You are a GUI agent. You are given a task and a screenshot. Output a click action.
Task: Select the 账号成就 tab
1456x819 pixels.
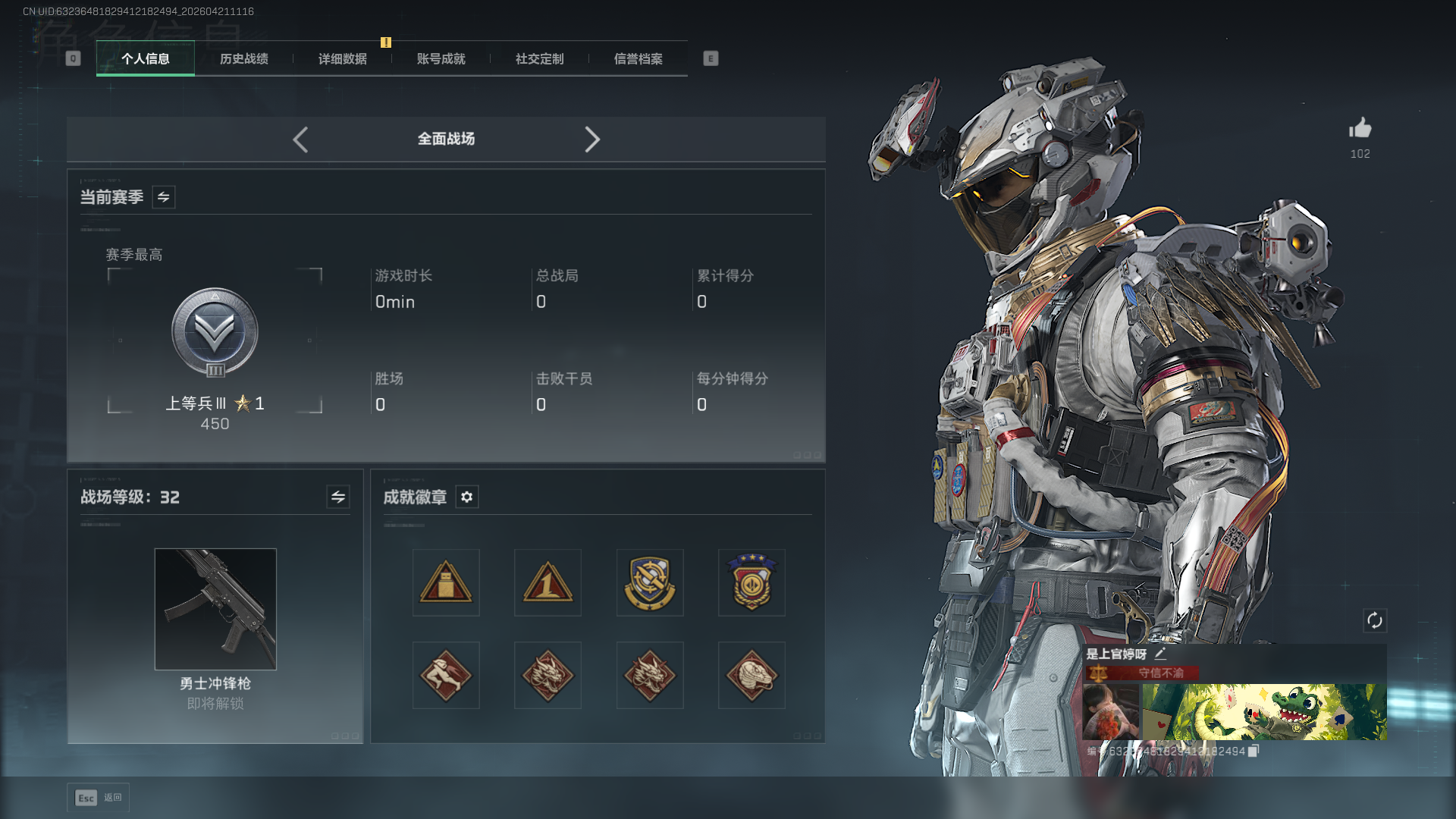coord(441,58)
